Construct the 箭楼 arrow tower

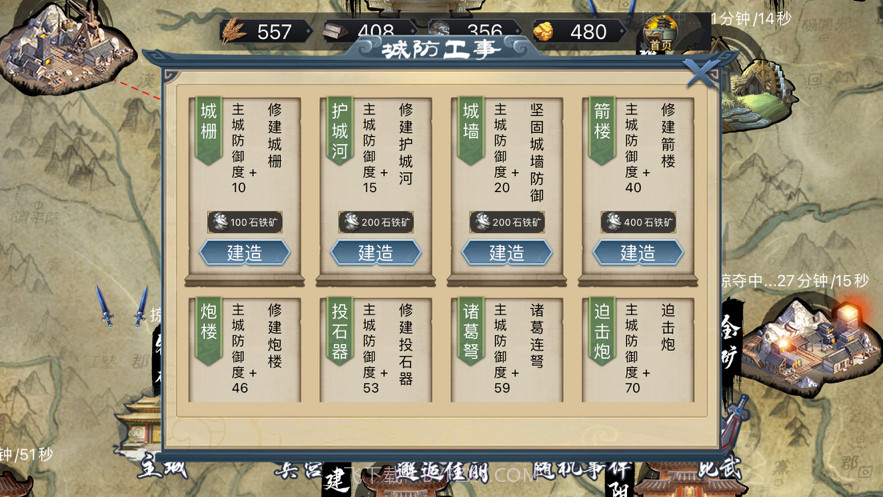(x=637, y=253)
